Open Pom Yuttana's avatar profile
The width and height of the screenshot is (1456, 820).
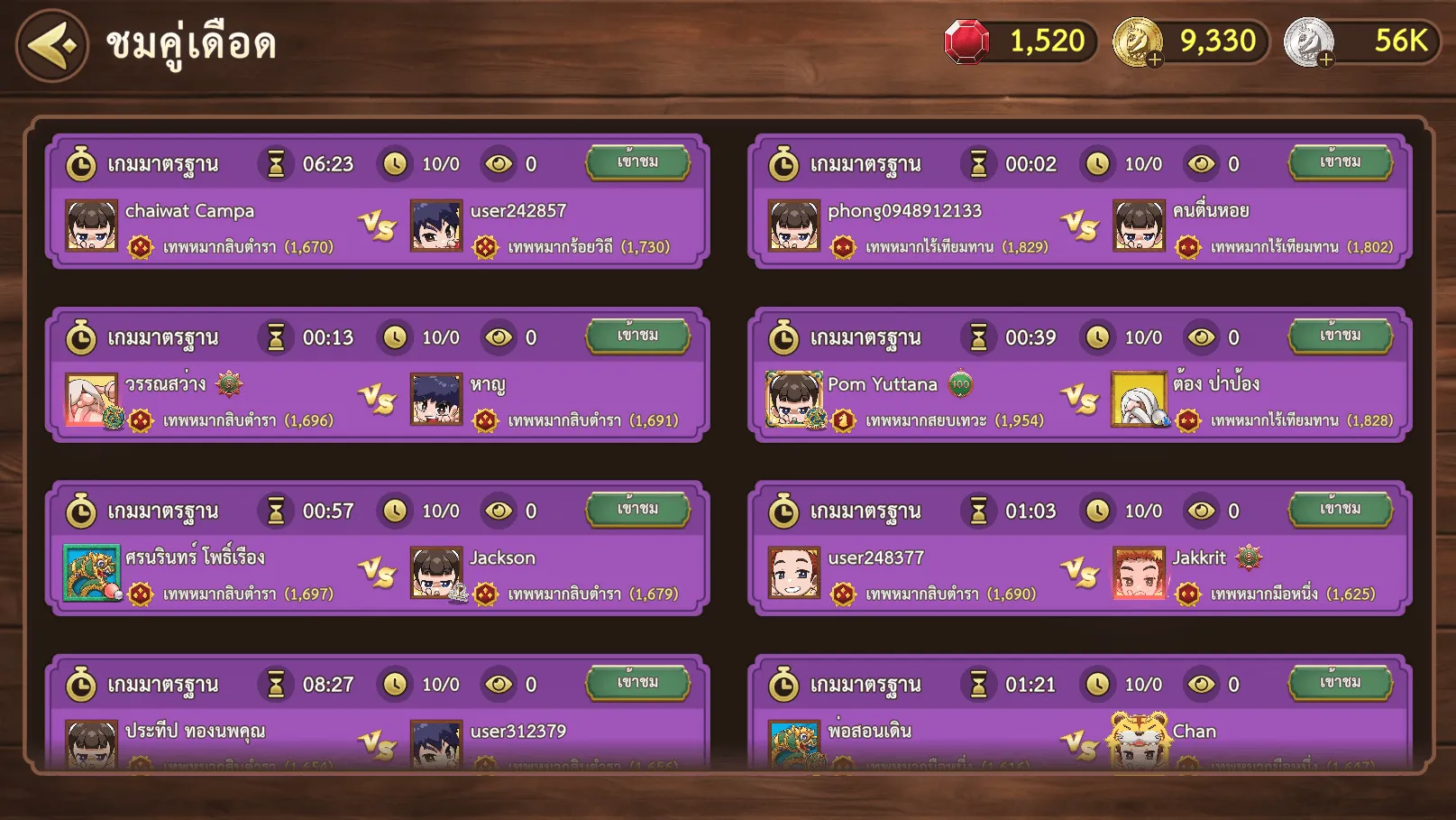[793, 399]
